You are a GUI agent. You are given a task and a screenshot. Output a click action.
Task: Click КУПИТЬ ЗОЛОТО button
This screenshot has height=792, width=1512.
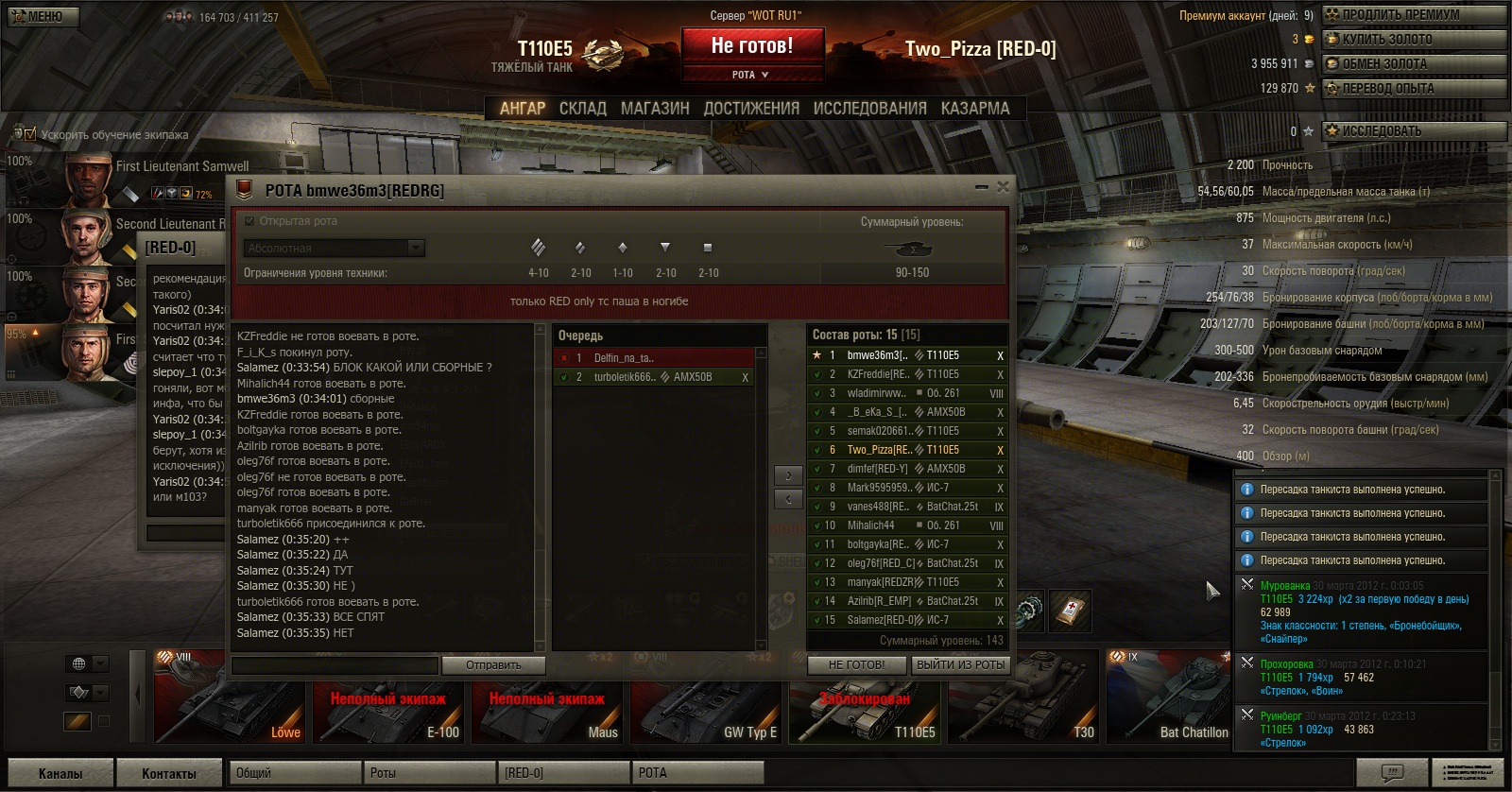[x=1413, y=40]
